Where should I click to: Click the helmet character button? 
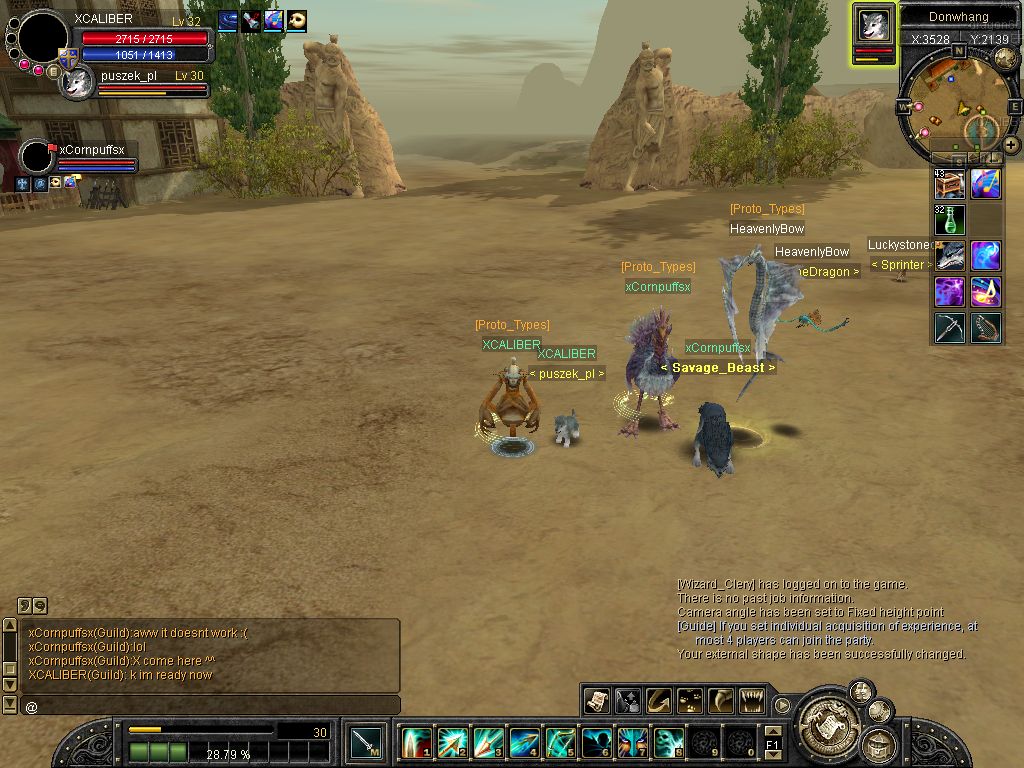[881, 744]
